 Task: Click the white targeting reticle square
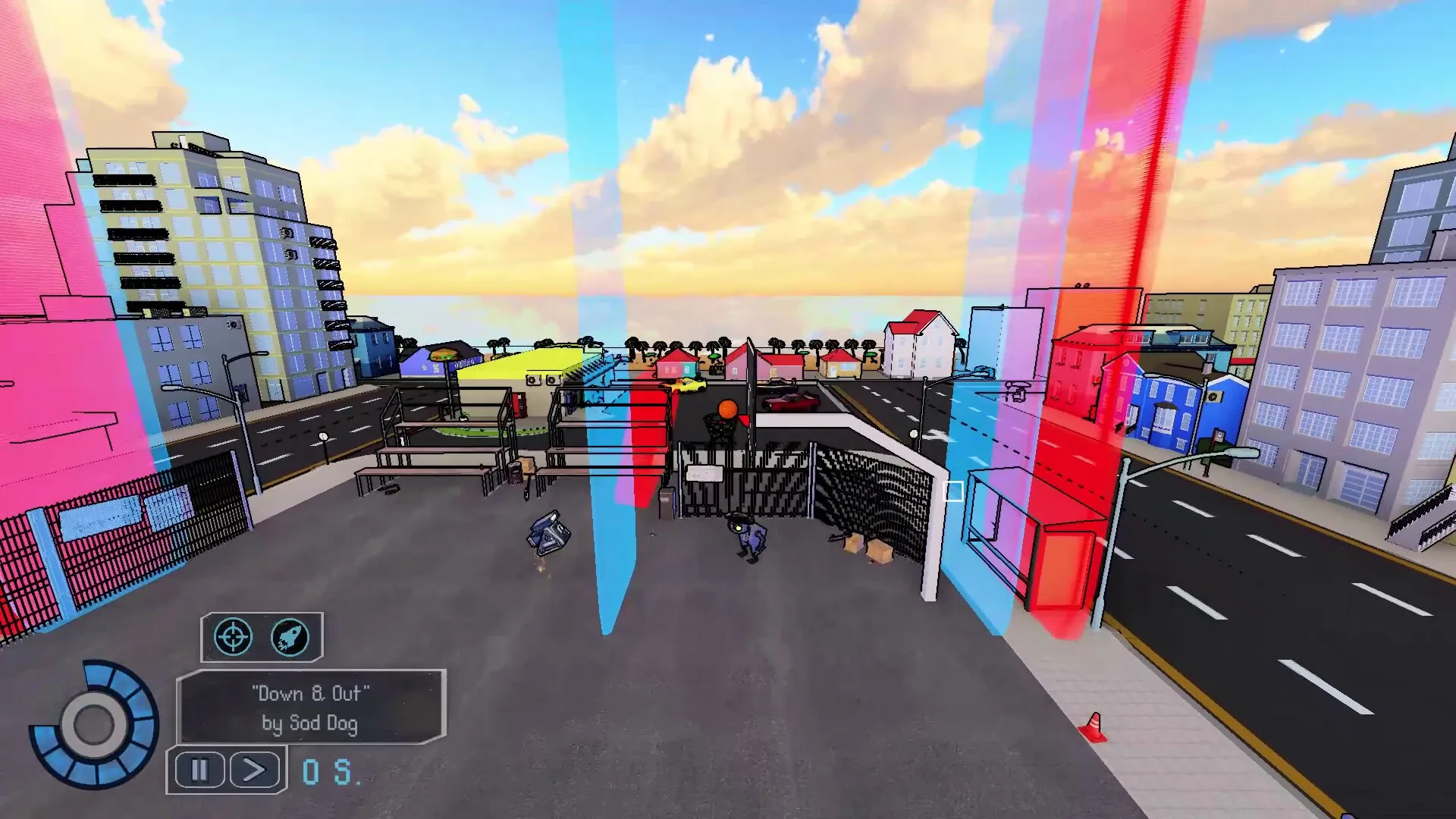pyautogui.click(x=953, y=492)
